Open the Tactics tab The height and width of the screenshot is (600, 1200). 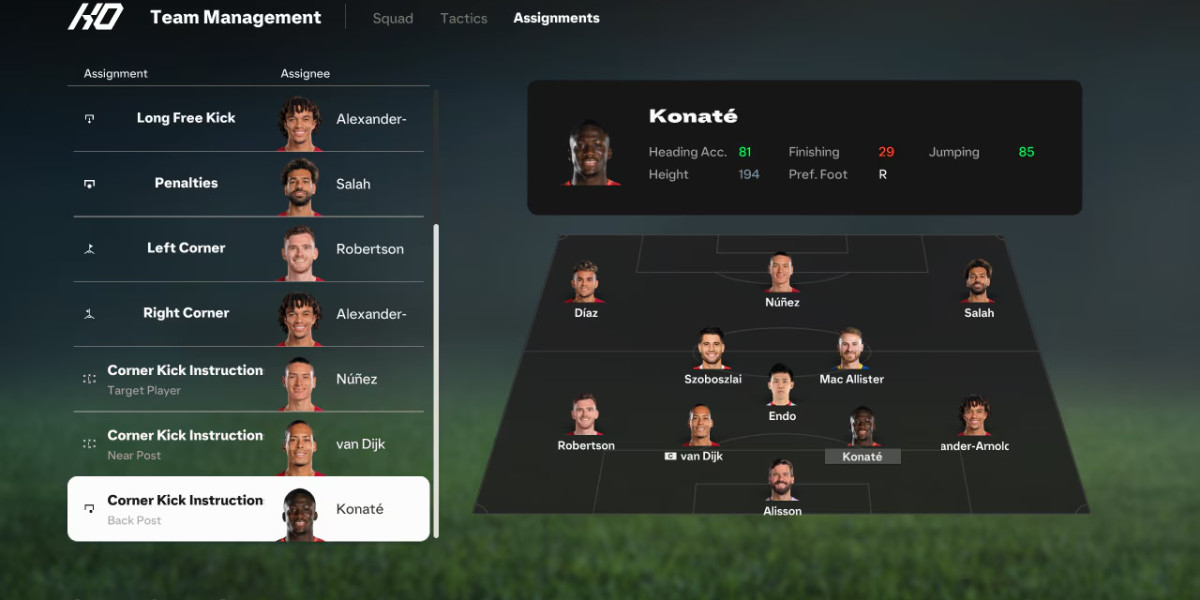[x=464, y=18]
